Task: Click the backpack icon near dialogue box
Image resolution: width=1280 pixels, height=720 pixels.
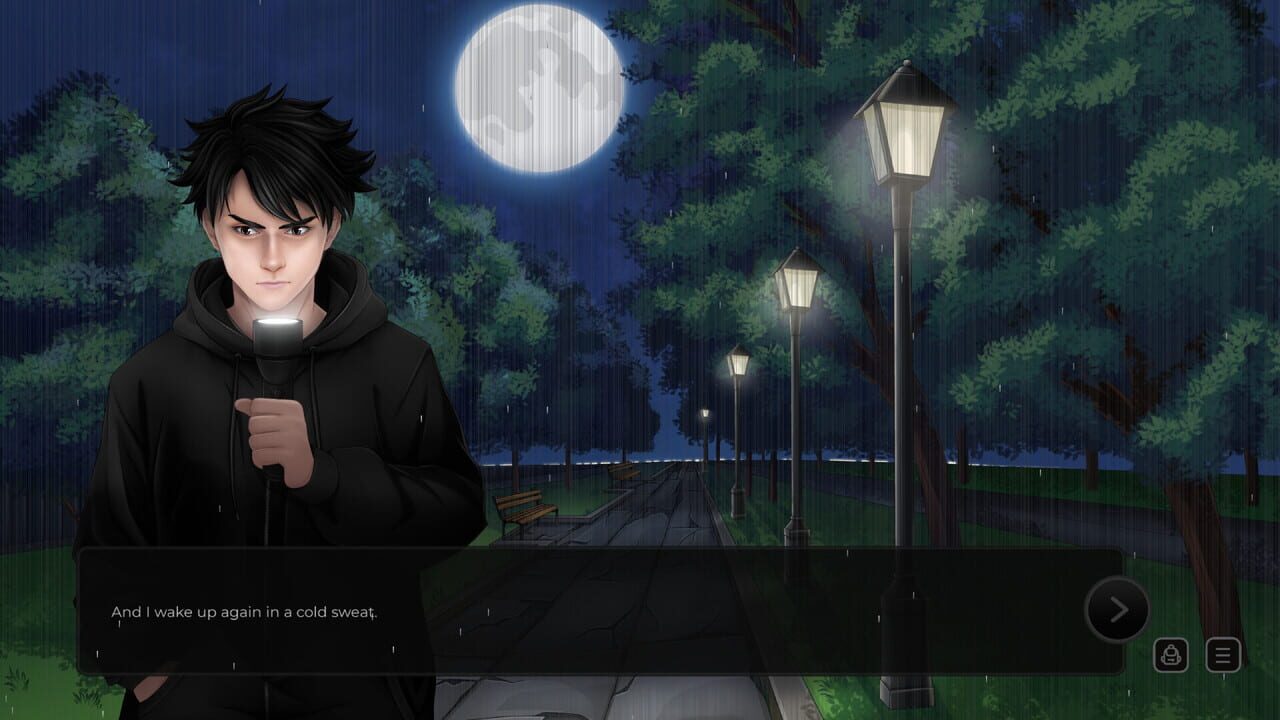Action: [1171, 655]
